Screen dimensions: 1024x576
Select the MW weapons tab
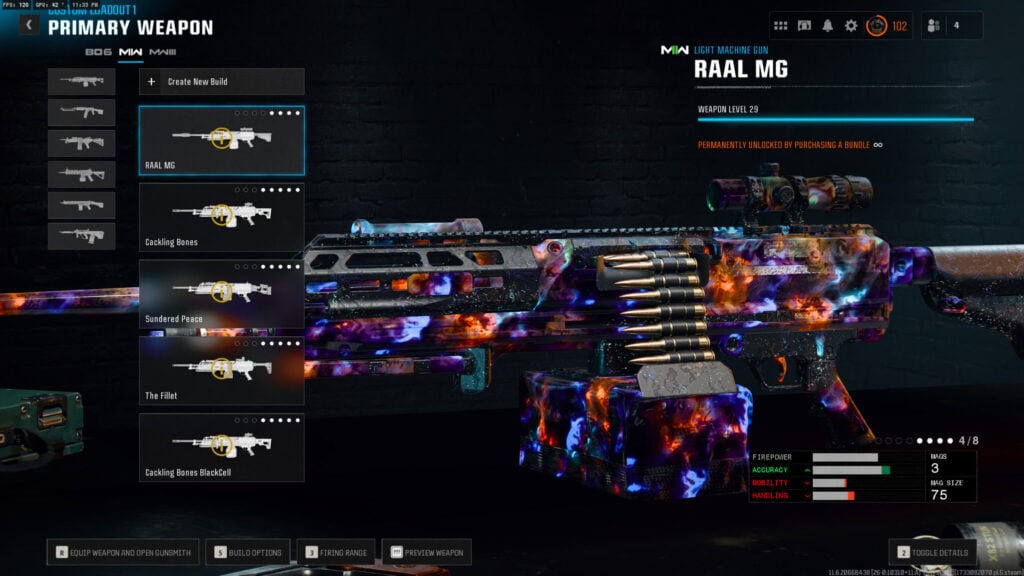pos(130,51)
